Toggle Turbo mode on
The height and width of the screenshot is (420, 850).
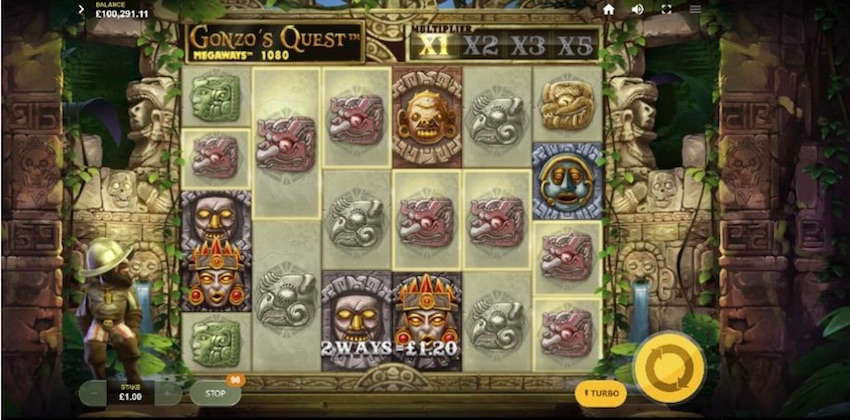click(602, 393)
